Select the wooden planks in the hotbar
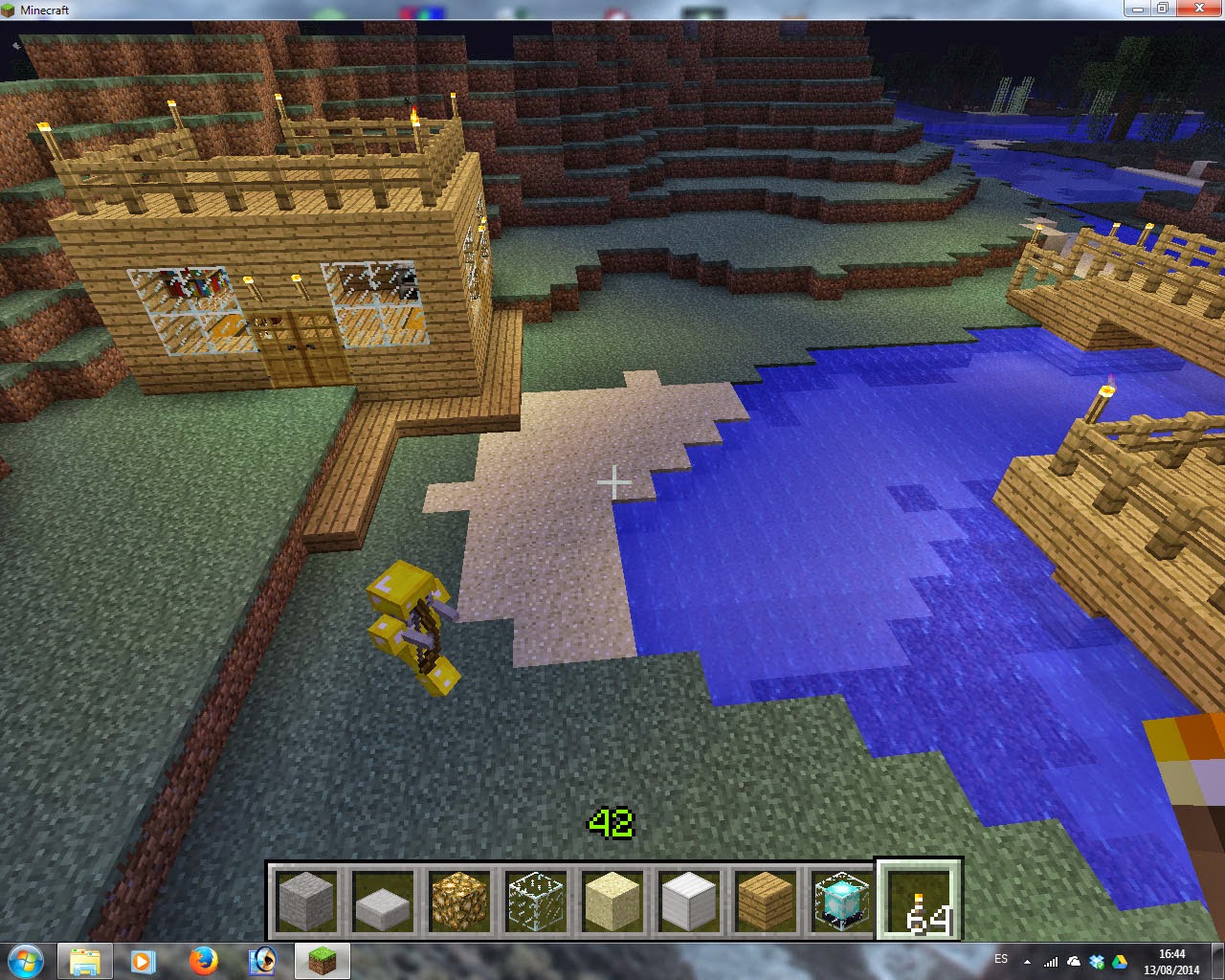 (766, 901)
